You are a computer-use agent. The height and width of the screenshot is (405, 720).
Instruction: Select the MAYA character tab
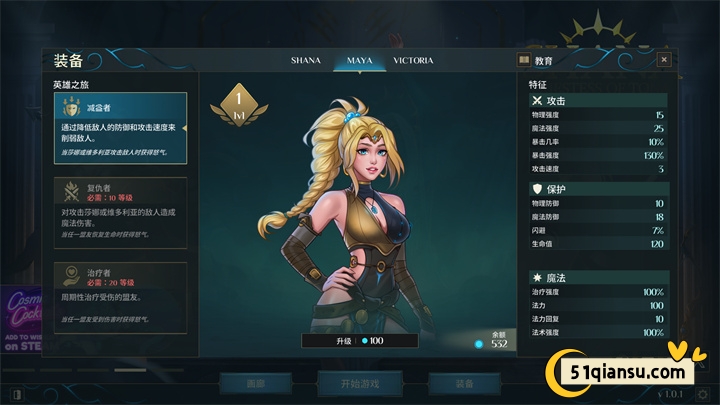360,60
